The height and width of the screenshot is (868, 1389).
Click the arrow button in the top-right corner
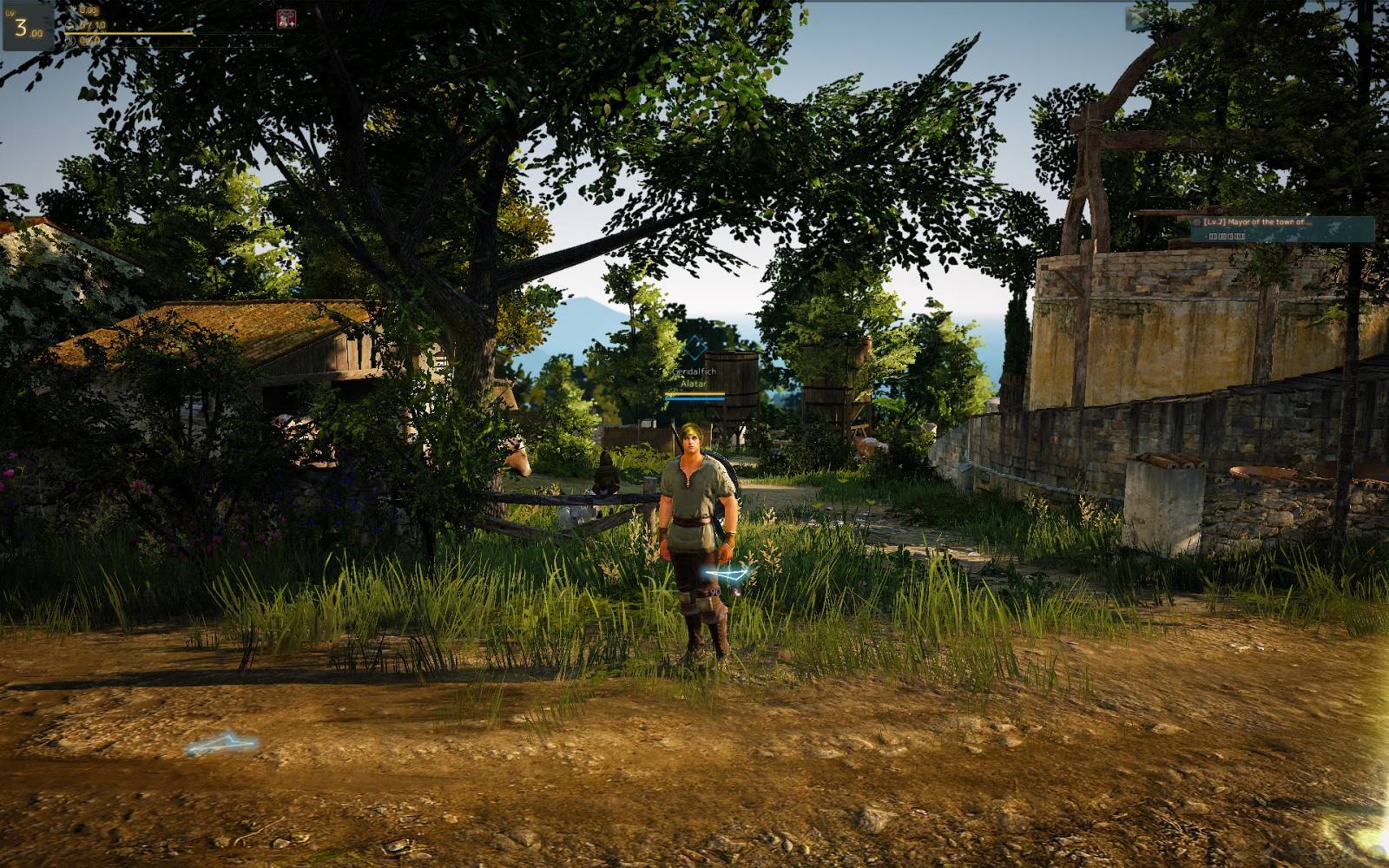(x=1136, y=16)
